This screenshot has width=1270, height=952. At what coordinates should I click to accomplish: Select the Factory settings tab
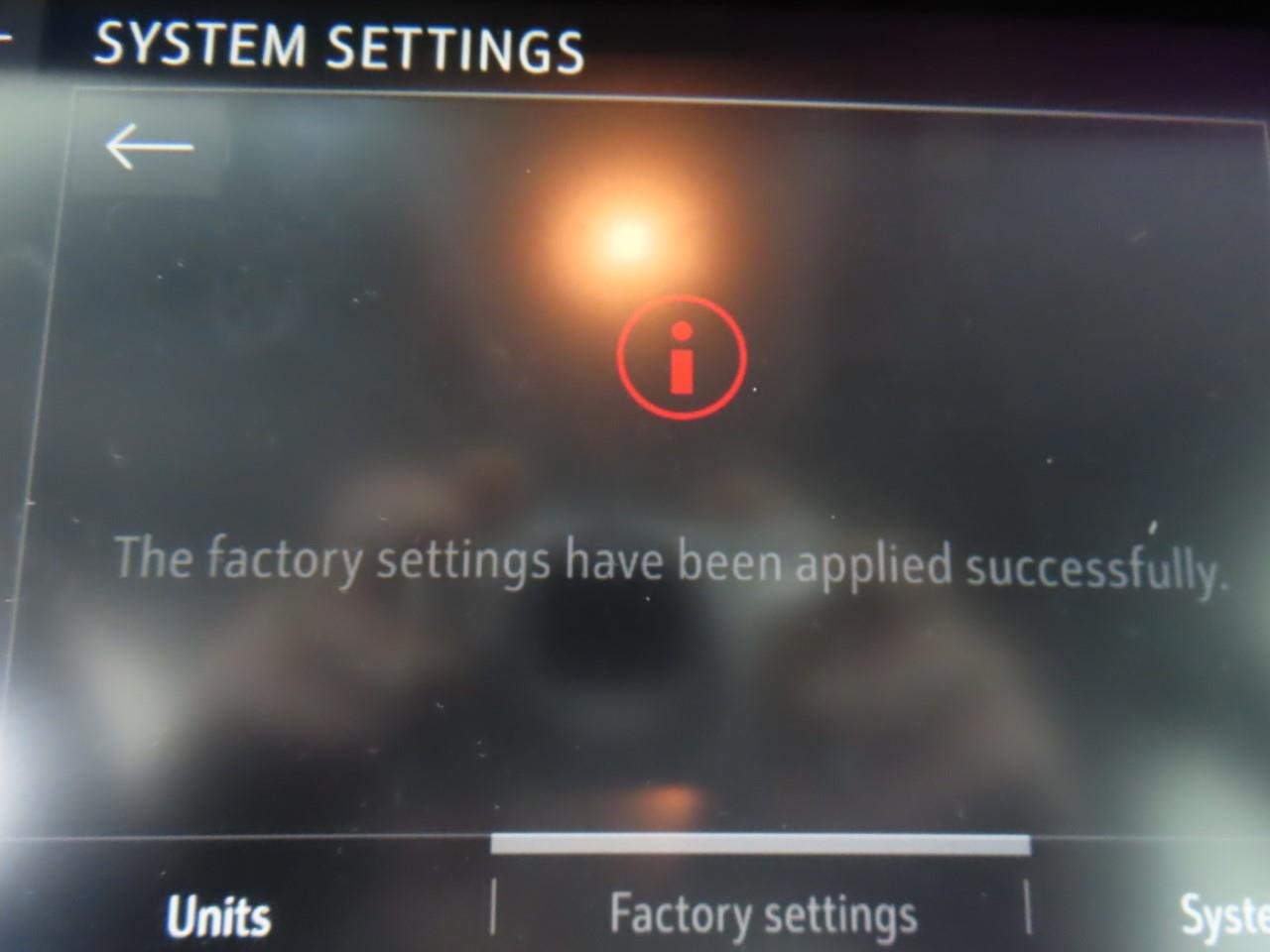[x=762, y=912]
